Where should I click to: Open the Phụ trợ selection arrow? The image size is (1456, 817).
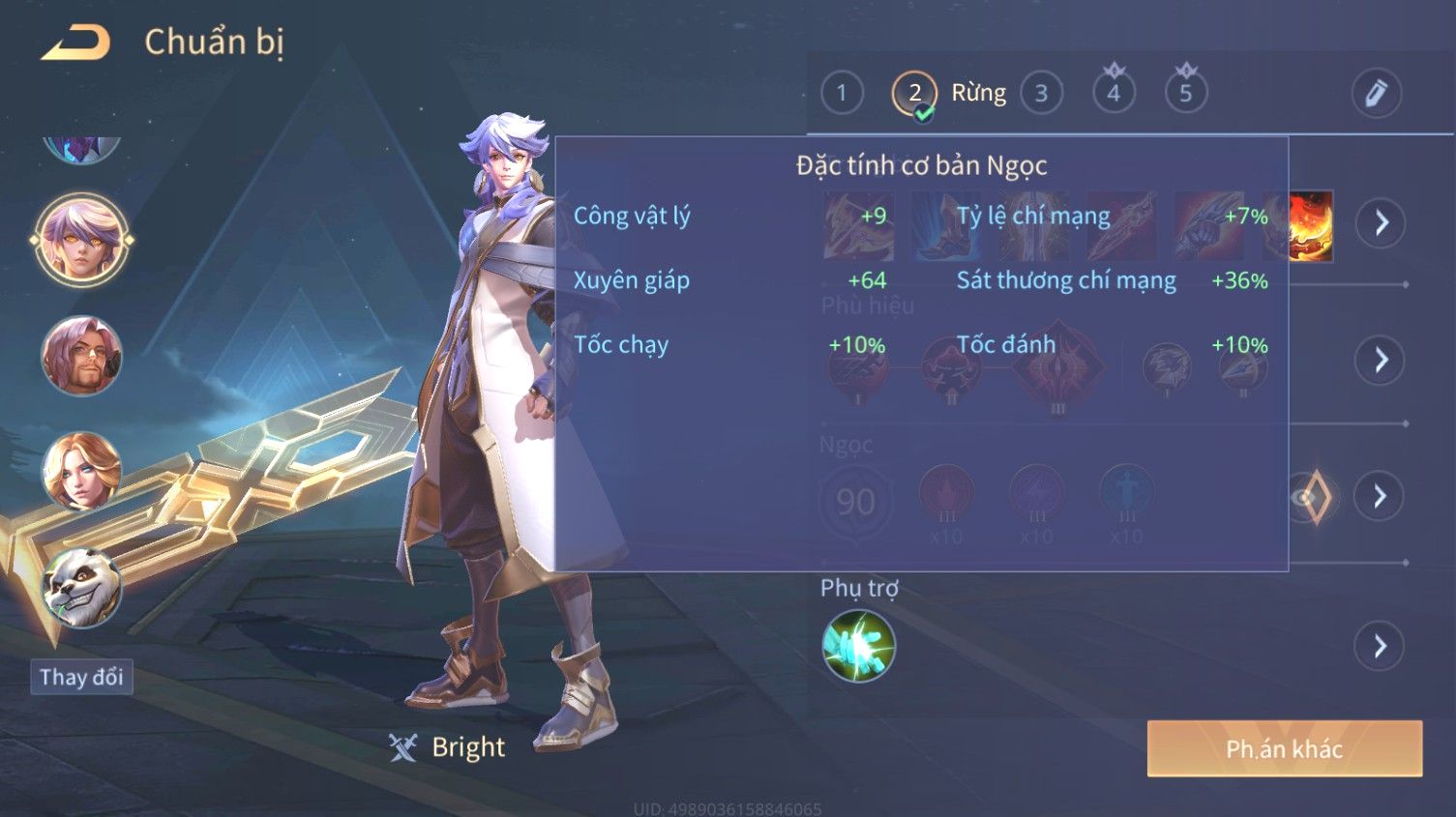coord(1381,646)
